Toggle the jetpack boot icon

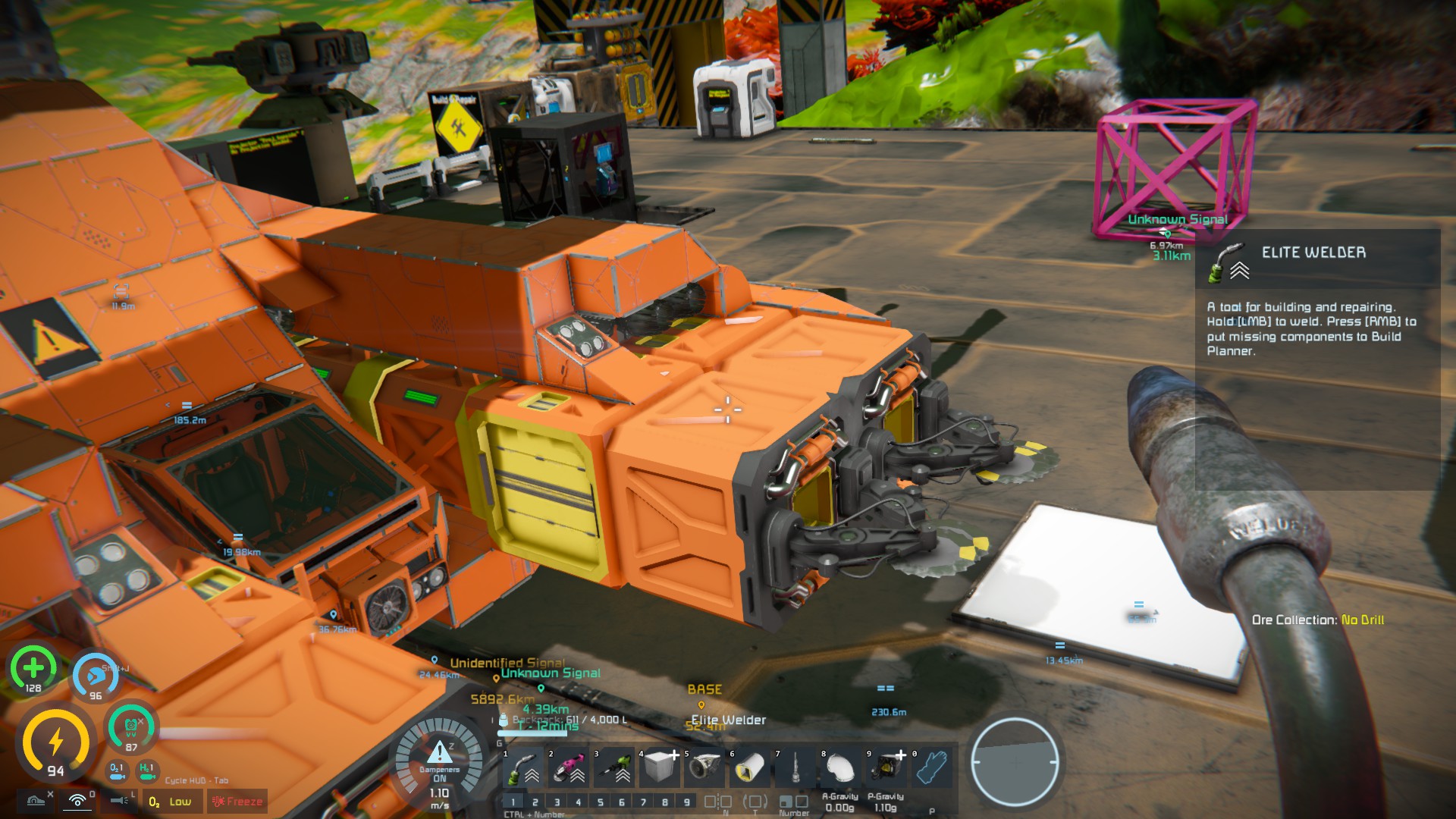[36, 801]
